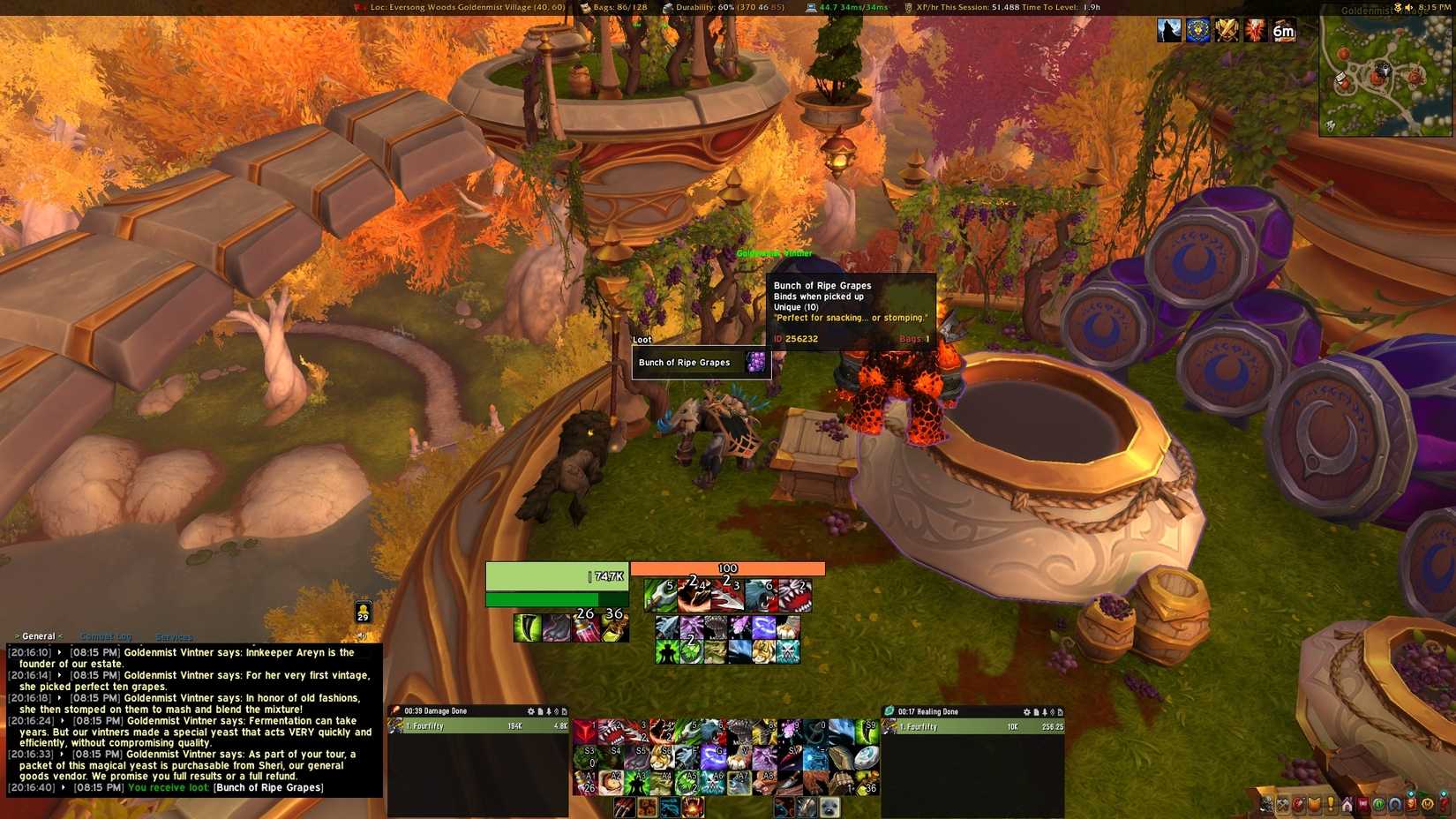Activate the white disc ability in the S-row

[x=866, y=756]
